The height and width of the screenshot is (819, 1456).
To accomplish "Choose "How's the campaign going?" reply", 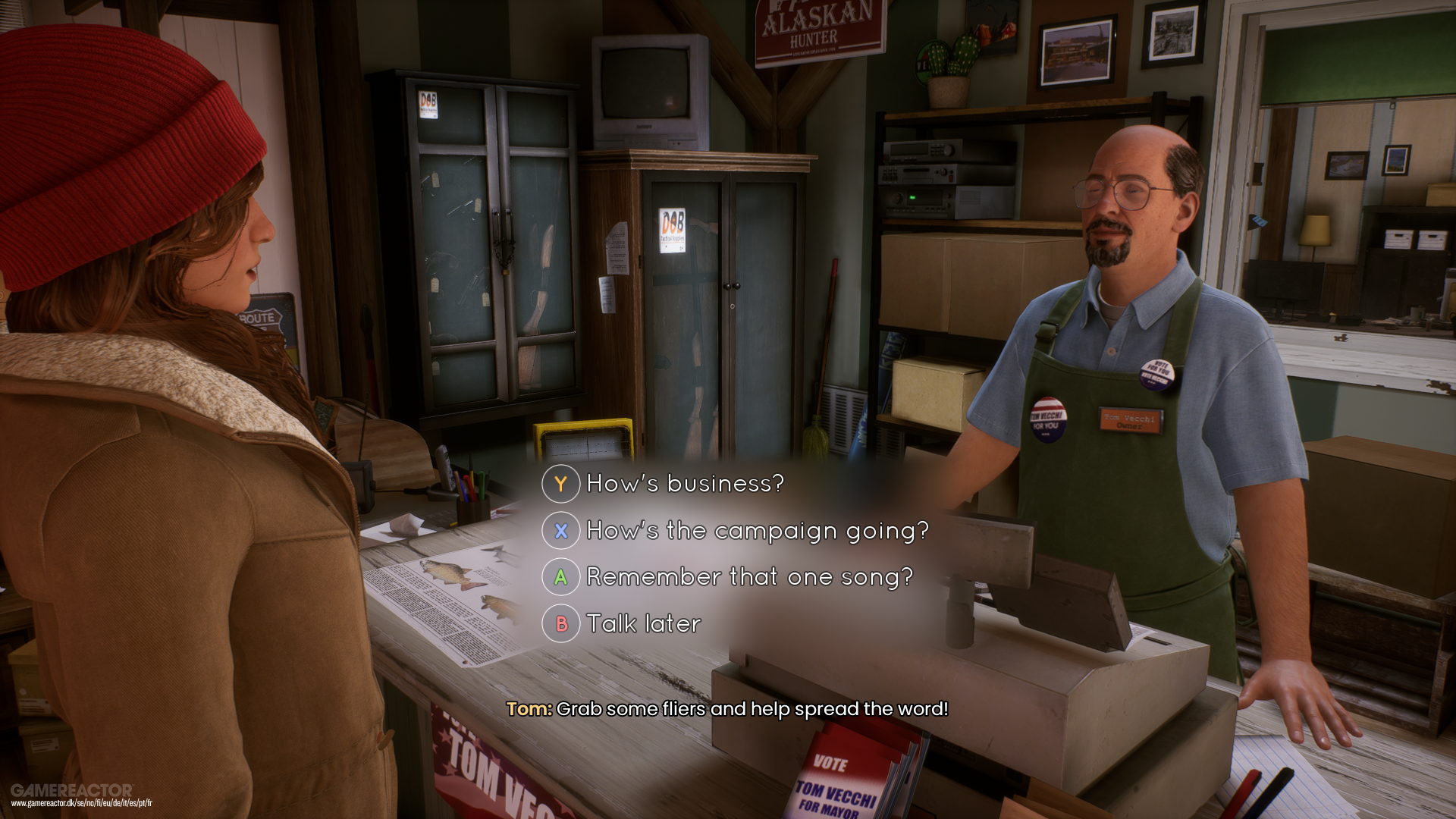I will tap(757, 531).
